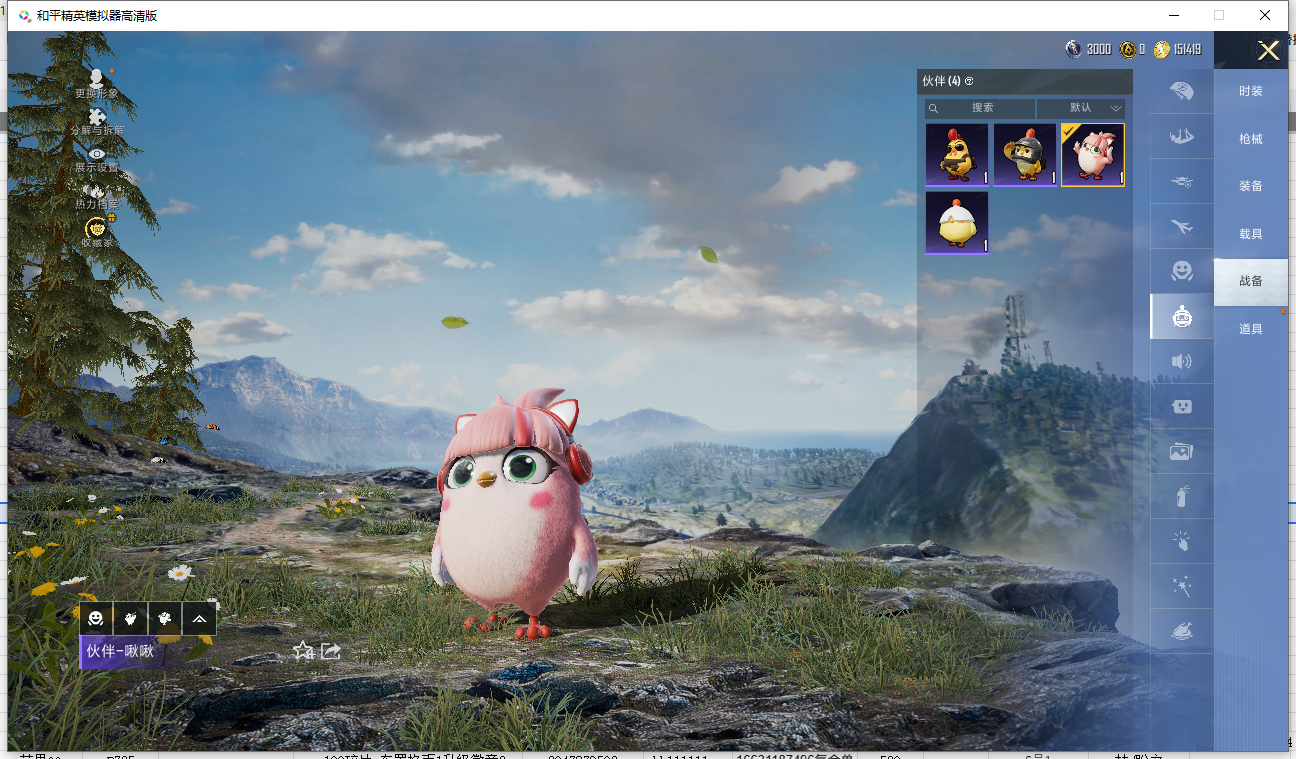Open 展示设置 (display settings) eye icon
The image size is (1296, 759).
click(x=97, y=158)
